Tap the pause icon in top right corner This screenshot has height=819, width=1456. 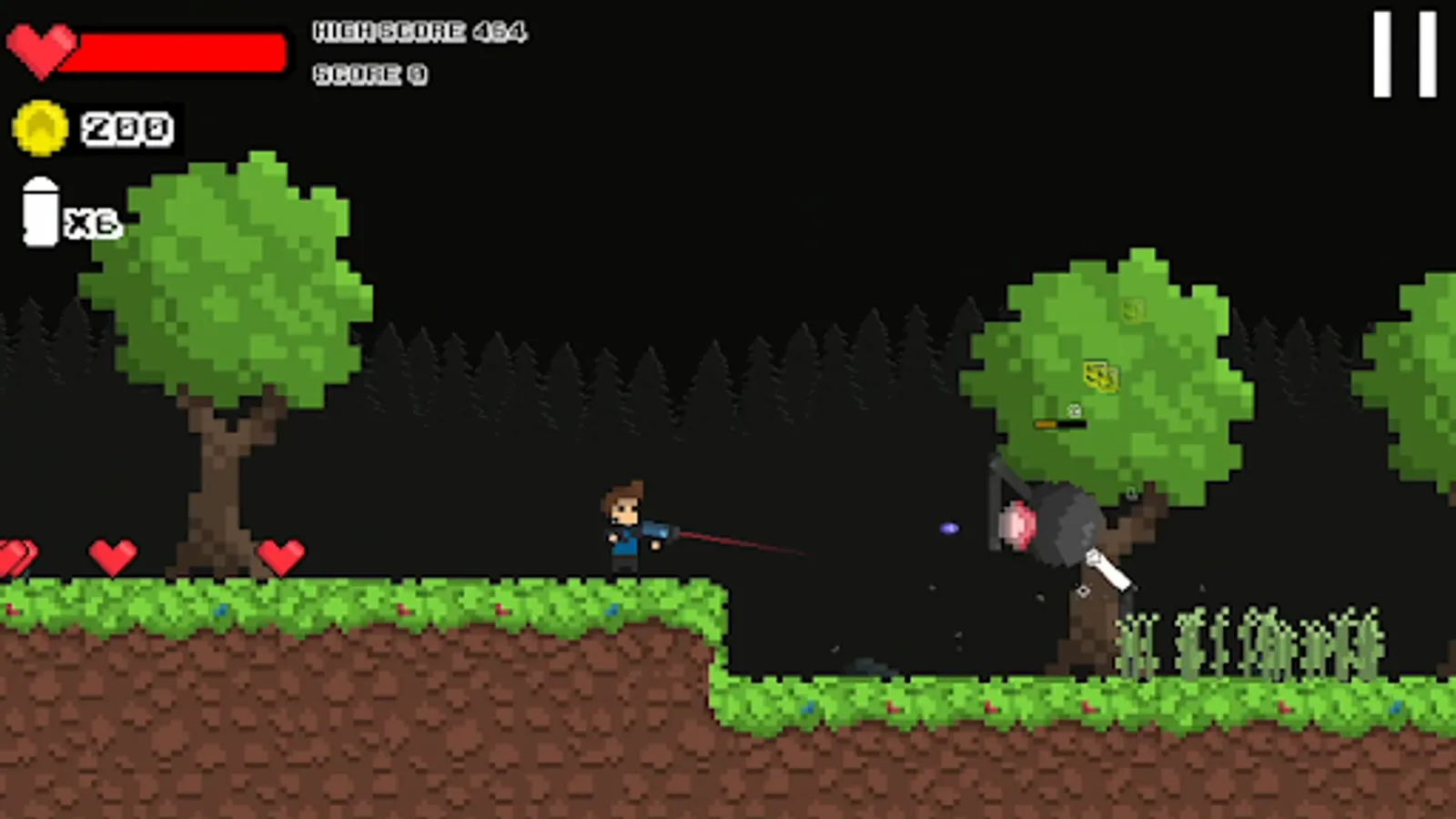click(x=1403, y=51)
